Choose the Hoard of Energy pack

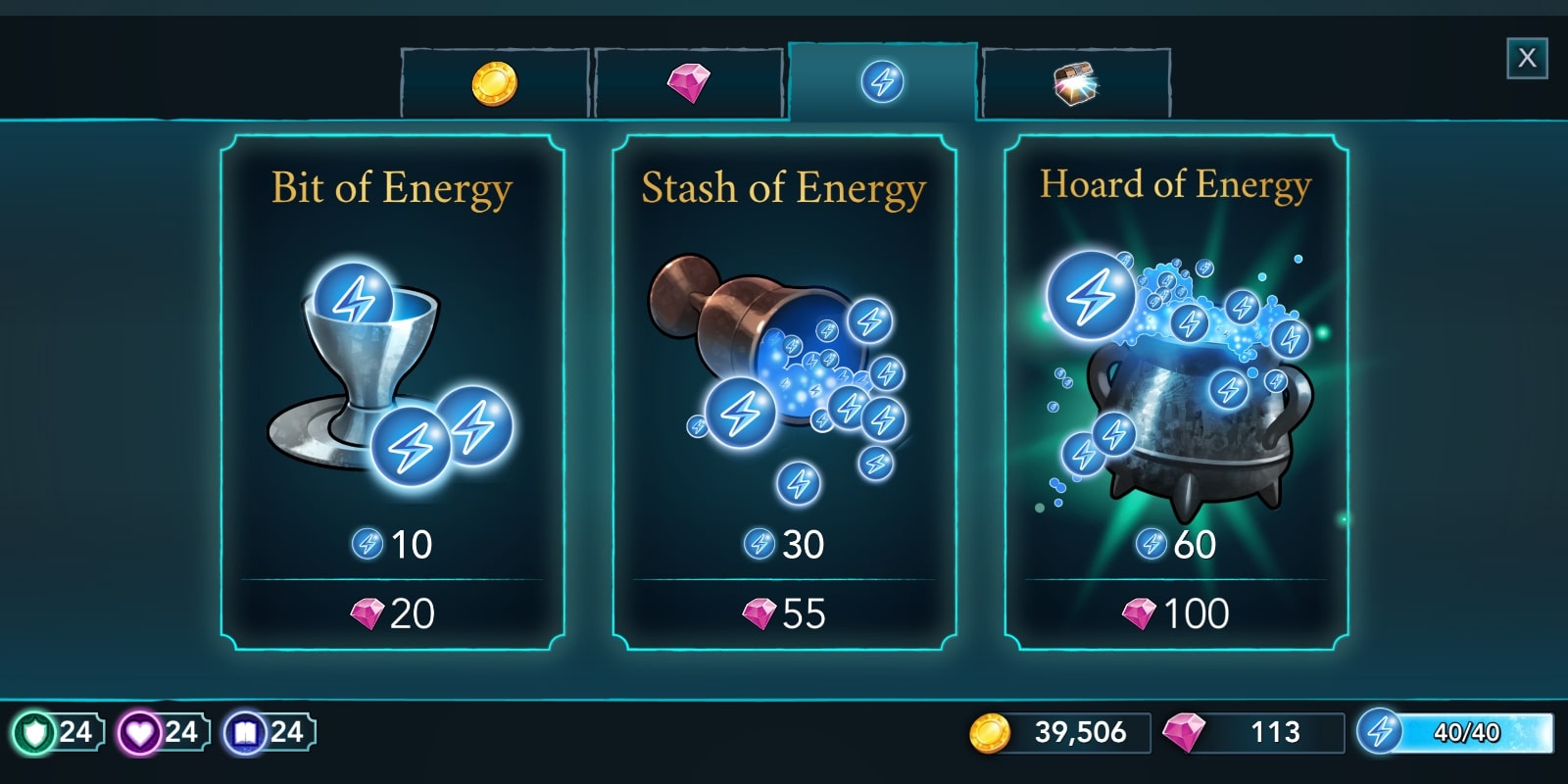1176,392
